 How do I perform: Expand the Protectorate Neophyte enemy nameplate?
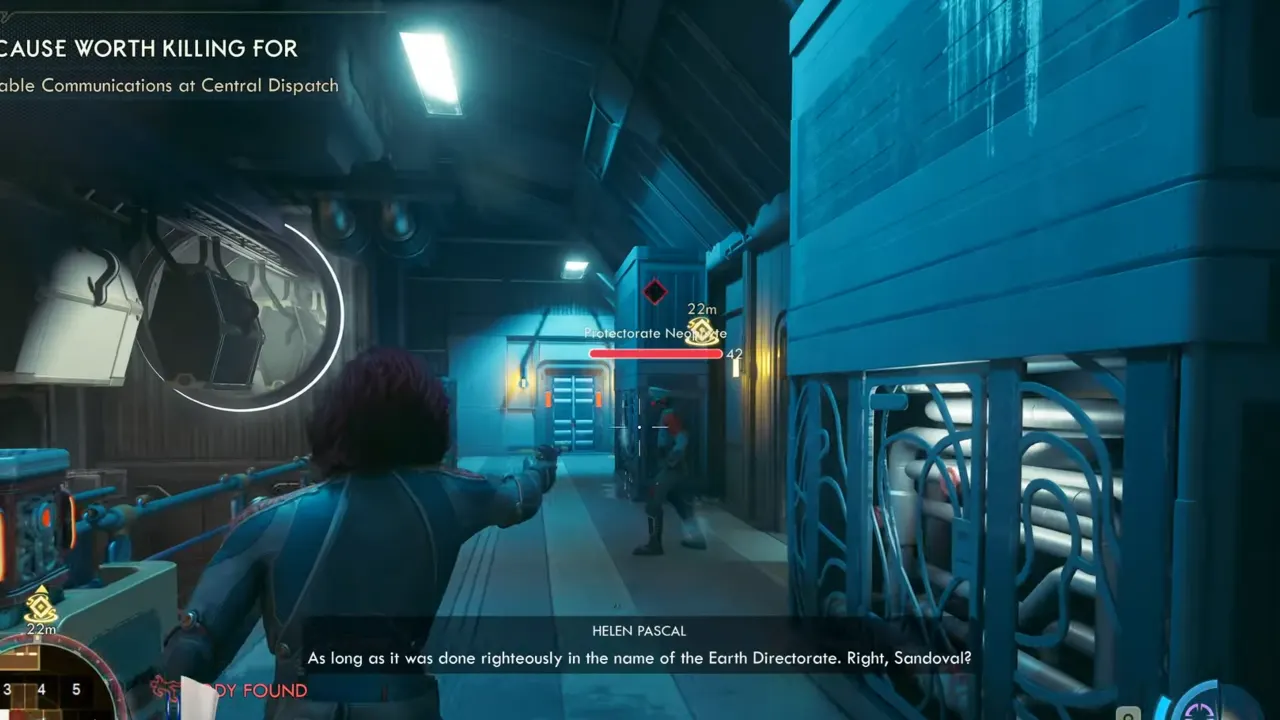point(654,333)
